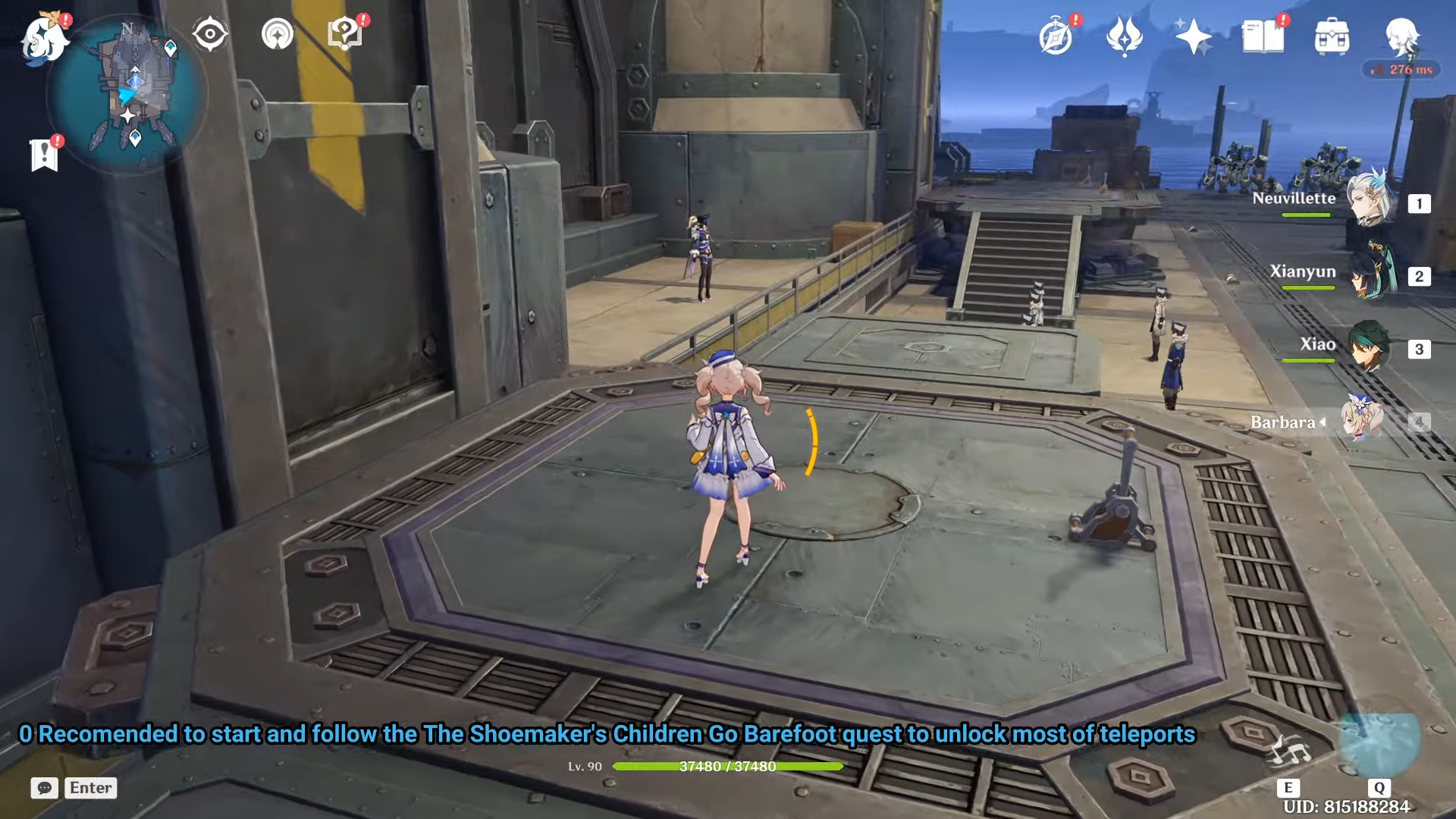Switch to Xianyun in the party

pyautogui.click(x=1370, y=273)
